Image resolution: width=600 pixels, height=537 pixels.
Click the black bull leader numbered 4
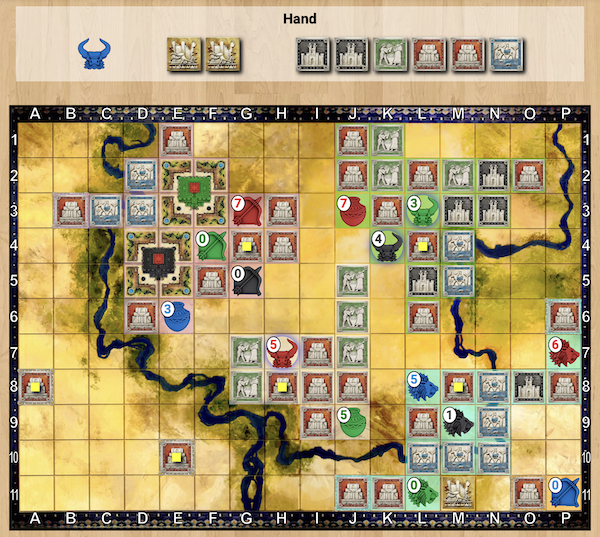[387, 246]
